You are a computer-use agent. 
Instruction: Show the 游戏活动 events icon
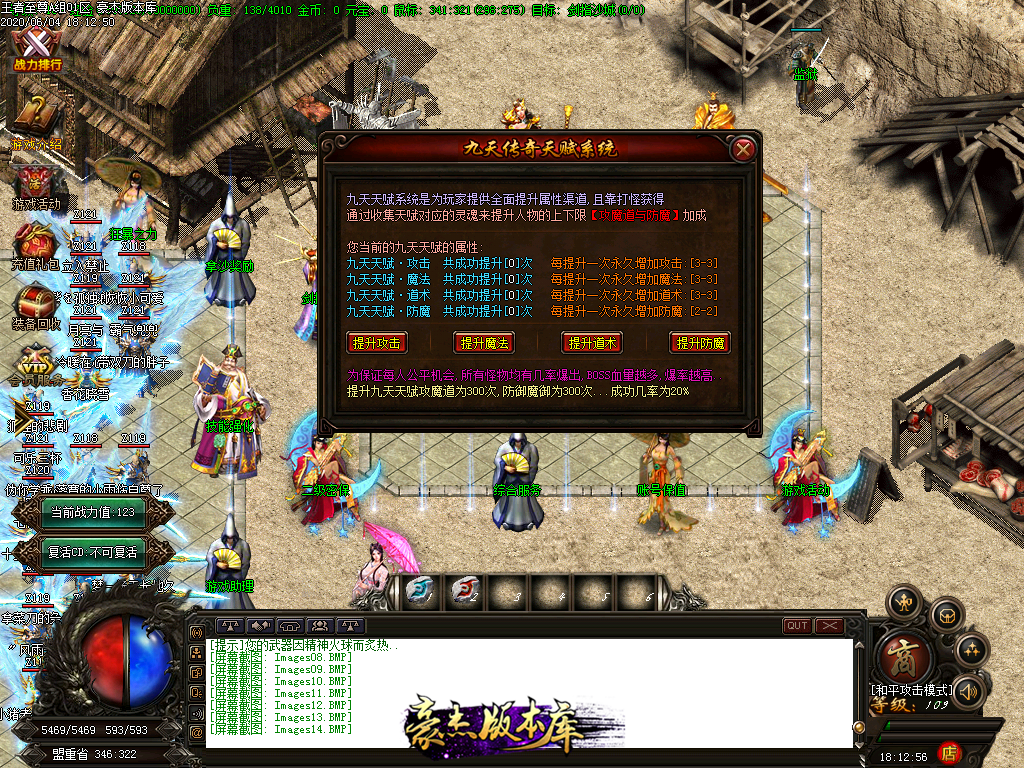(36, 186)
